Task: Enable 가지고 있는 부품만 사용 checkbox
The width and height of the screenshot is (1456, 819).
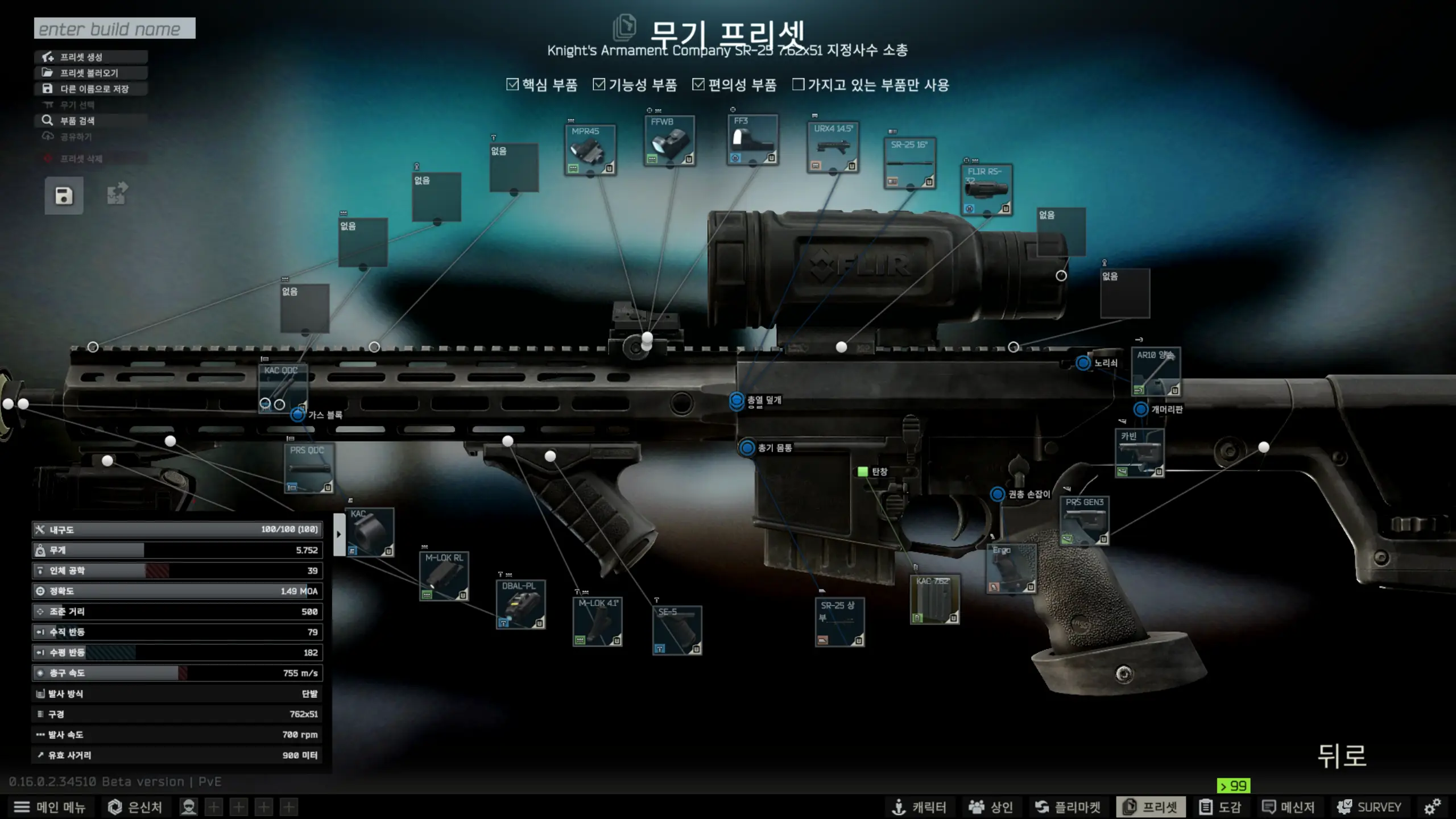Action: [x=799, y=85]
